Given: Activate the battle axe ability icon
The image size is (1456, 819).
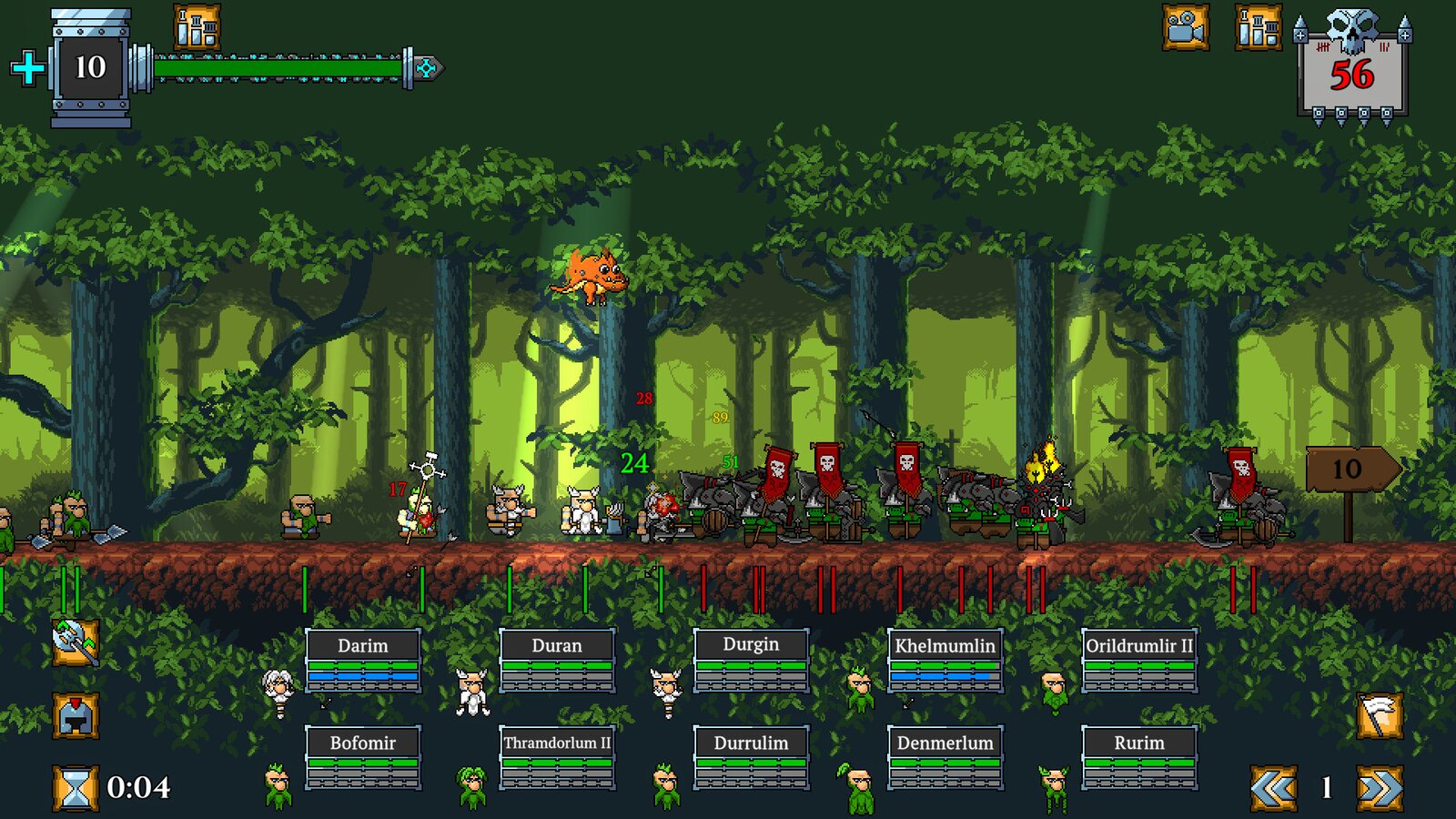Looking at the screenshot, I should click(x=75, y=642).
